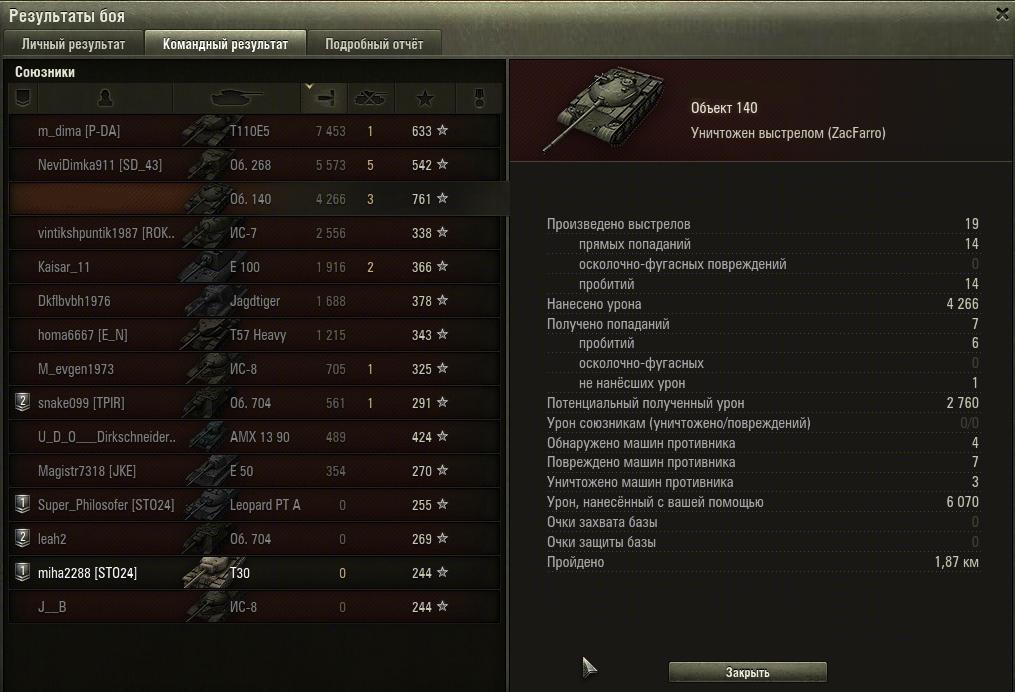
Task: Select Super_Philosofer Leopard PT A row
Action: pos(254,505)
